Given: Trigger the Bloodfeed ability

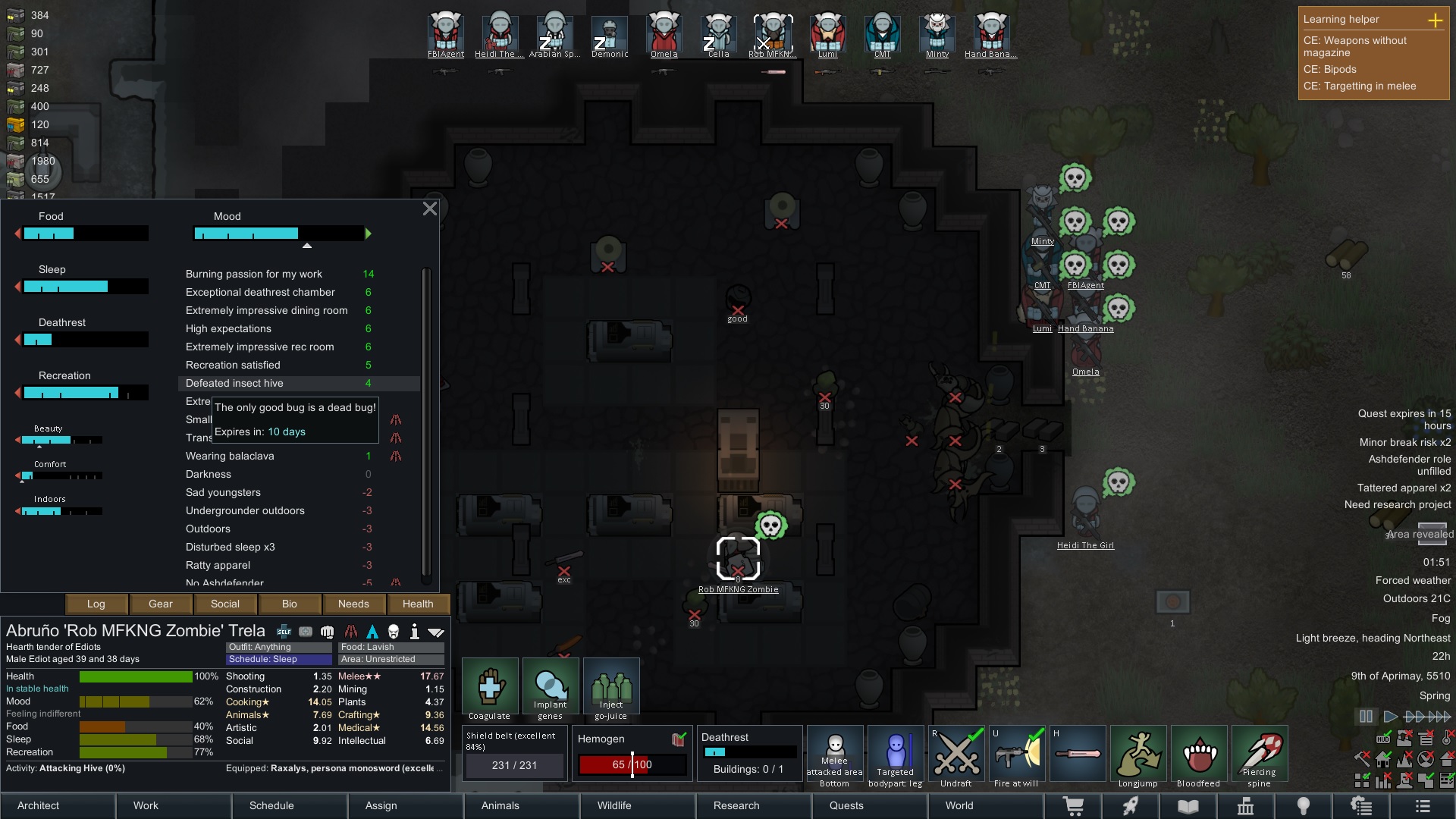Looking at the screenshot, I should (x=1200, y=753).
